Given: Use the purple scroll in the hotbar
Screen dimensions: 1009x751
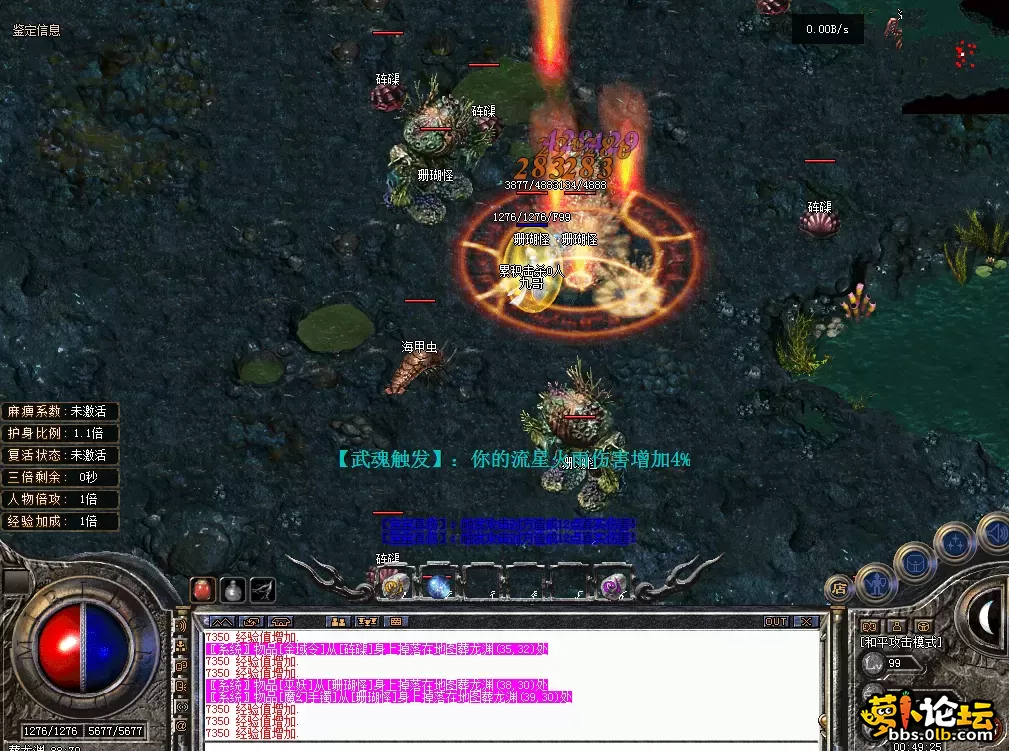Looking at the screenshot, I should 611,586.
